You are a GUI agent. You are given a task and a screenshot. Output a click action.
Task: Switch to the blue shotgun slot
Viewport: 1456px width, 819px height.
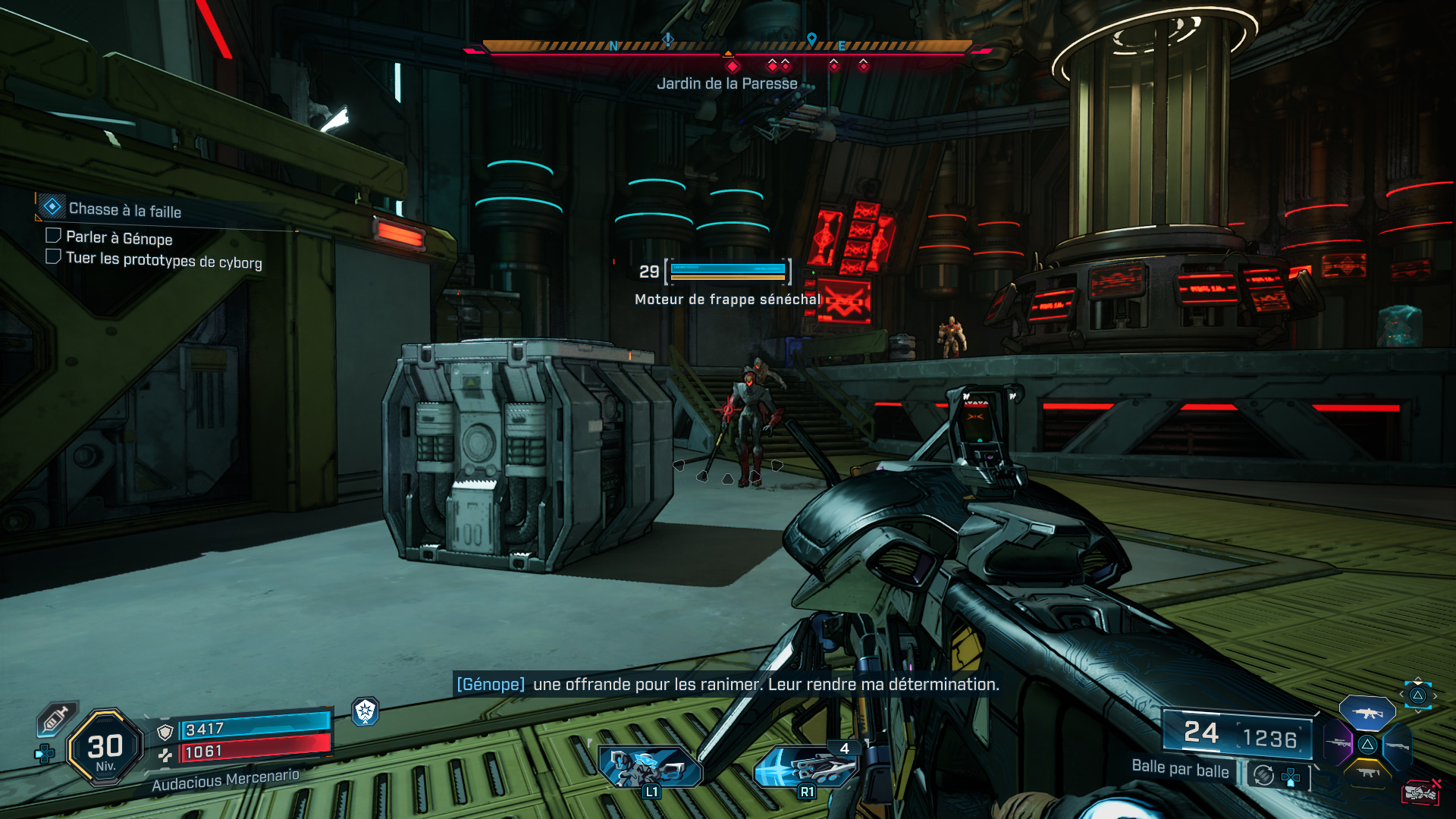(x=1397, y=745)
